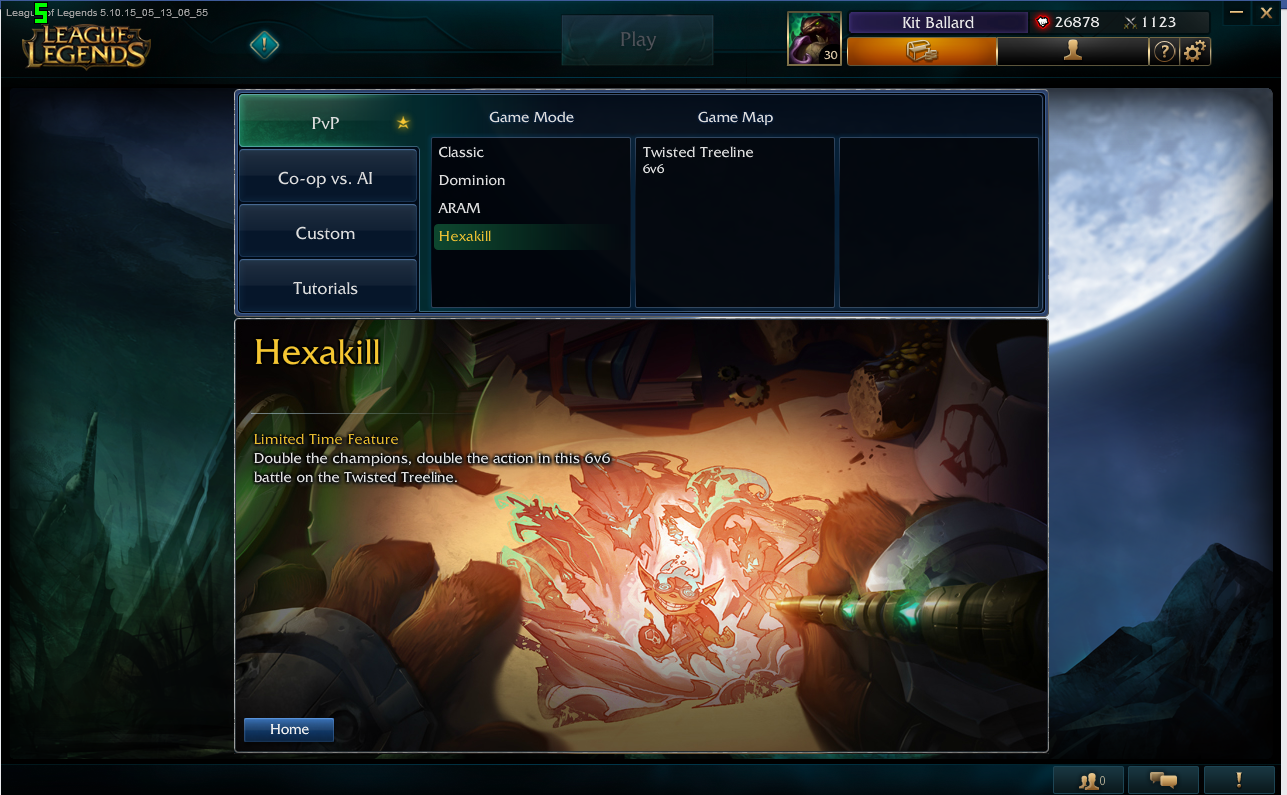Choose the Twisted Treeline 6v6 map
Screen dimensions: 1287x795
coord(698,159)
